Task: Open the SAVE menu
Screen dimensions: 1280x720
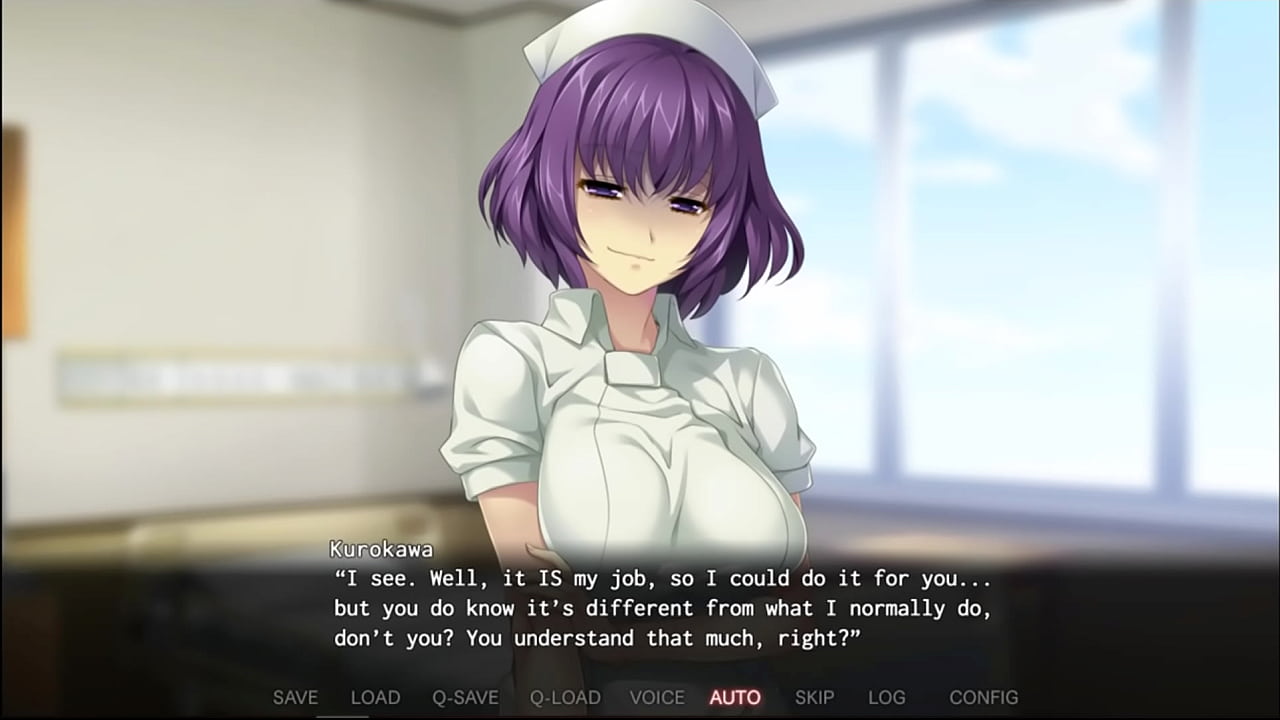Action: [295, 697]
